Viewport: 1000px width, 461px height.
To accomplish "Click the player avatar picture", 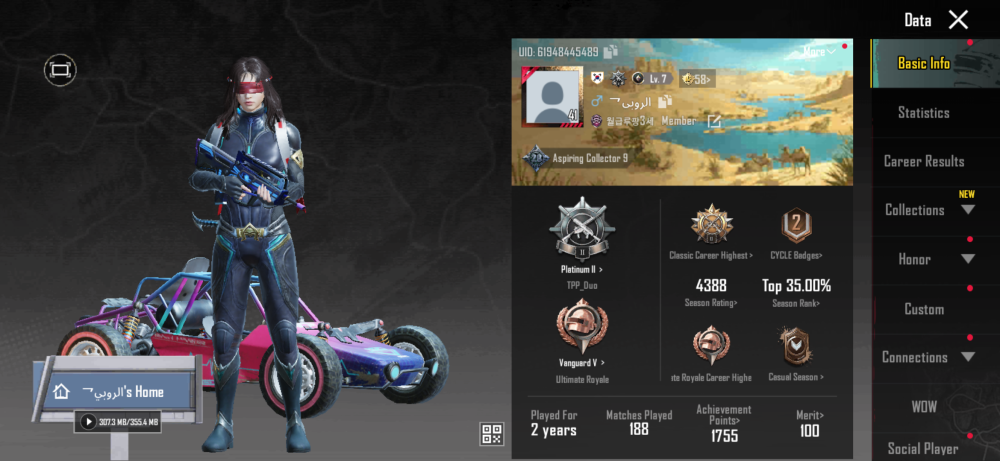I will pos(549,98).
